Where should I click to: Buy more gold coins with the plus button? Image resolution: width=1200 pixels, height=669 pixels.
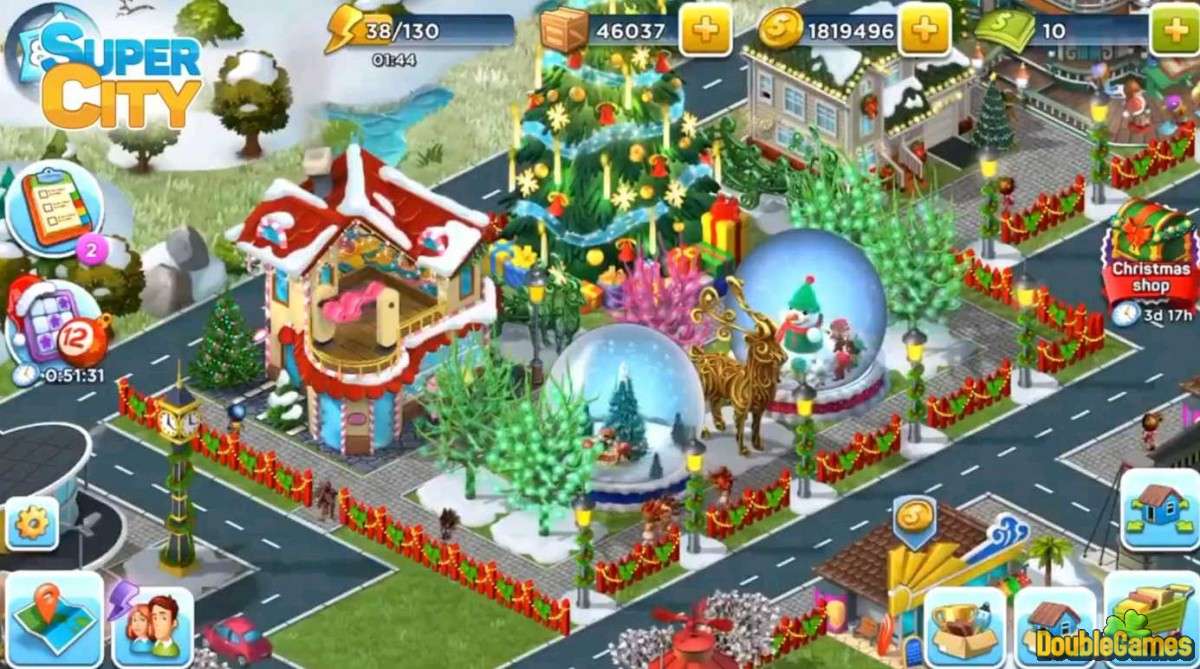924,32
